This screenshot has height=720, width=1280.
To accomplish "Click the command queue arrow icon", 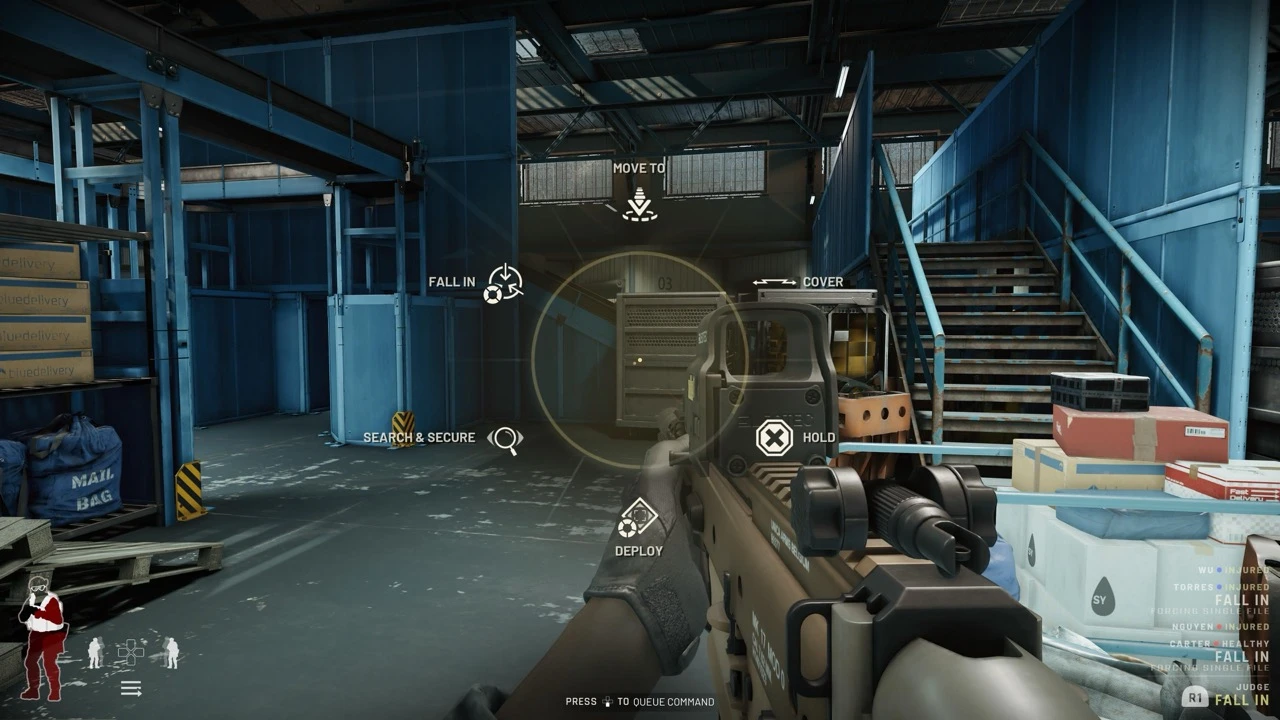I will click(131, 687).
